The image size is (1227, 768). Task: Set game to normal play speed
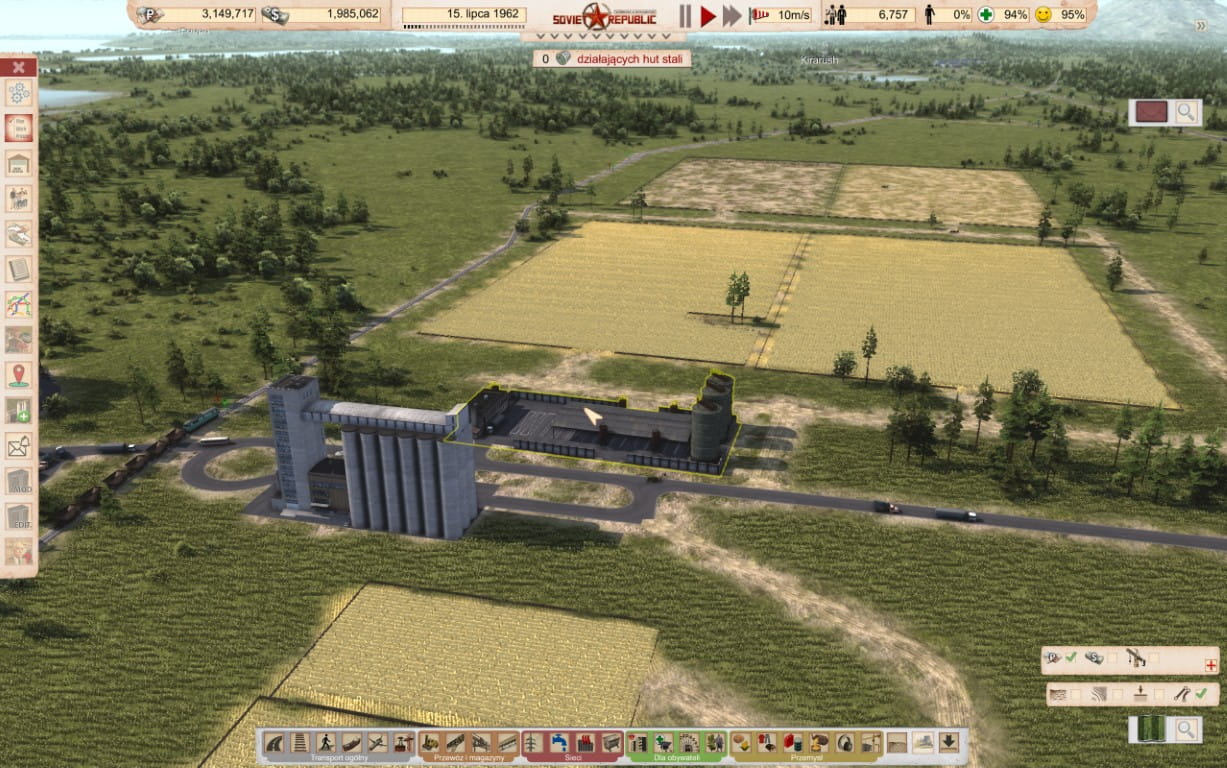[x=708, y=15]
